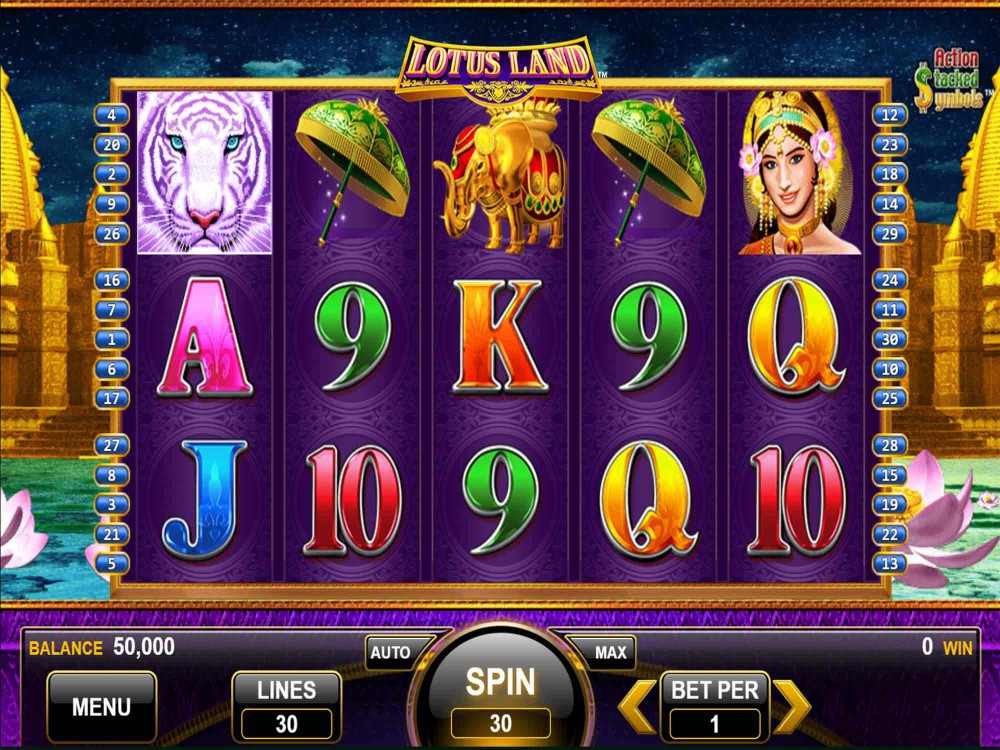
Task: Increase bet per line with right arrow
Action: tap(791, 706)
